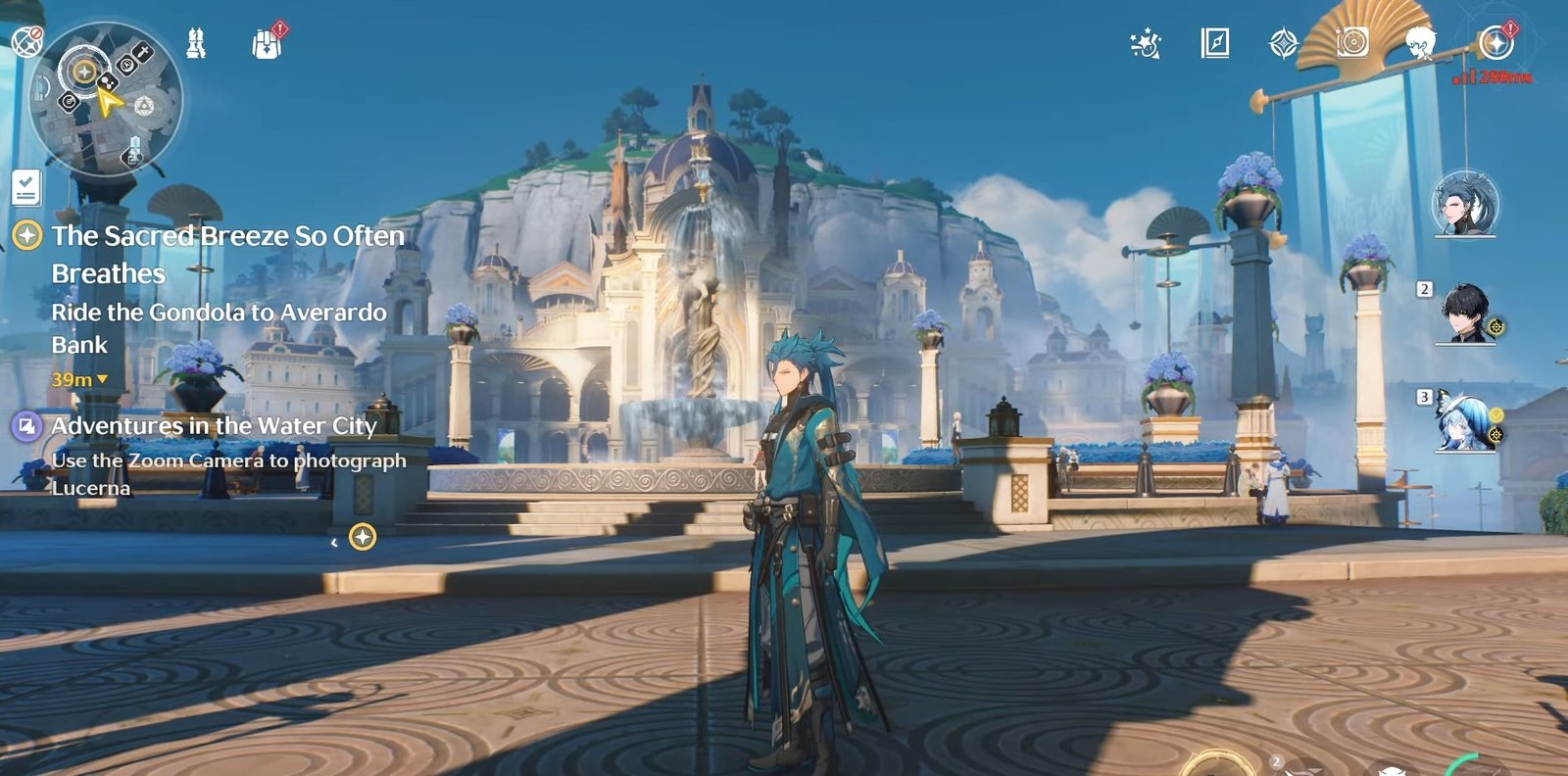This screenshot has width=1568, height=776.
Task: Open the star orb menu with red alert
Action: [x=1495, y=43]
